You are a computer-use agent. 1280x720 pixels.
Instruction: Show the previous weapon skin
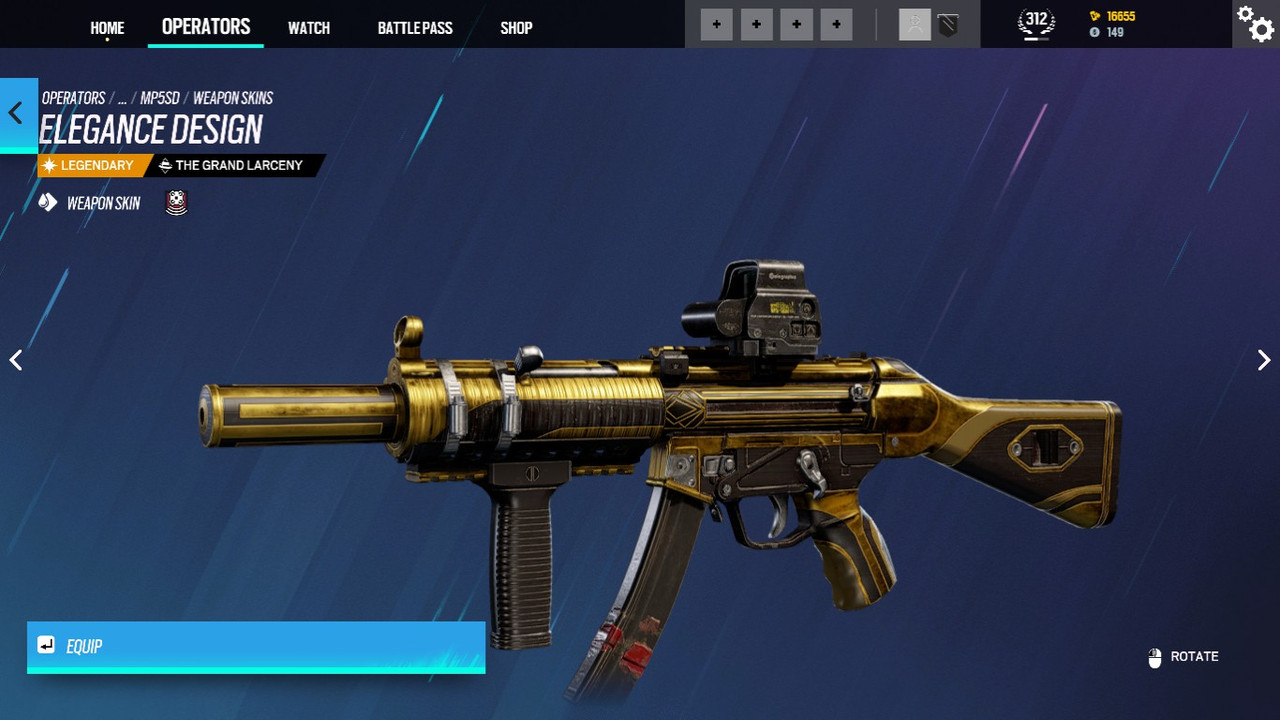(16, 360)
